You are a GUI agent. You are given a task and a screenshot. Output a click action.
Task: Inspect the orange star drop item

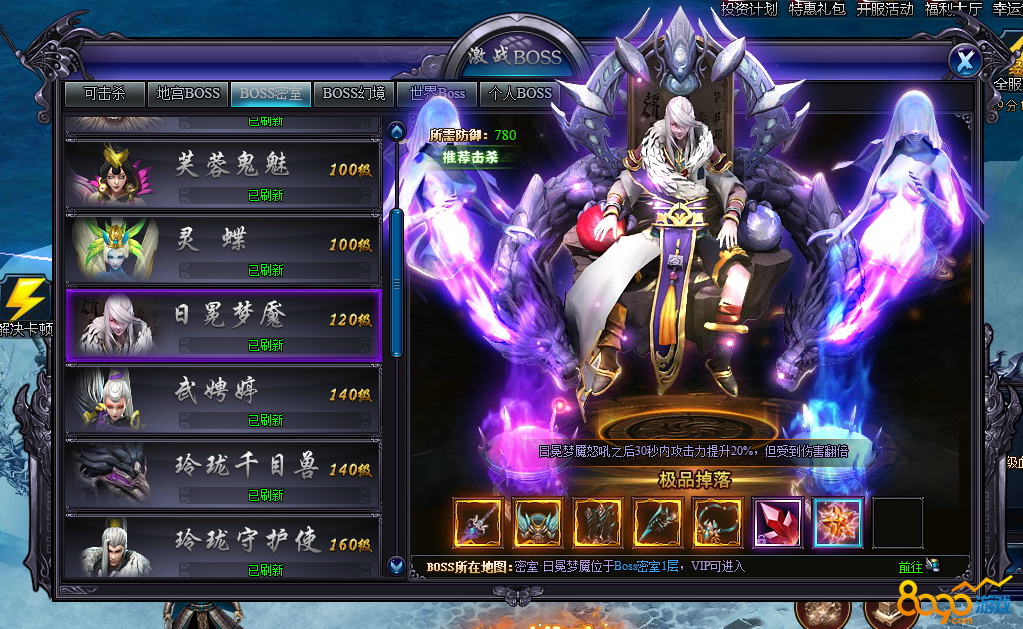coord(836,522)
